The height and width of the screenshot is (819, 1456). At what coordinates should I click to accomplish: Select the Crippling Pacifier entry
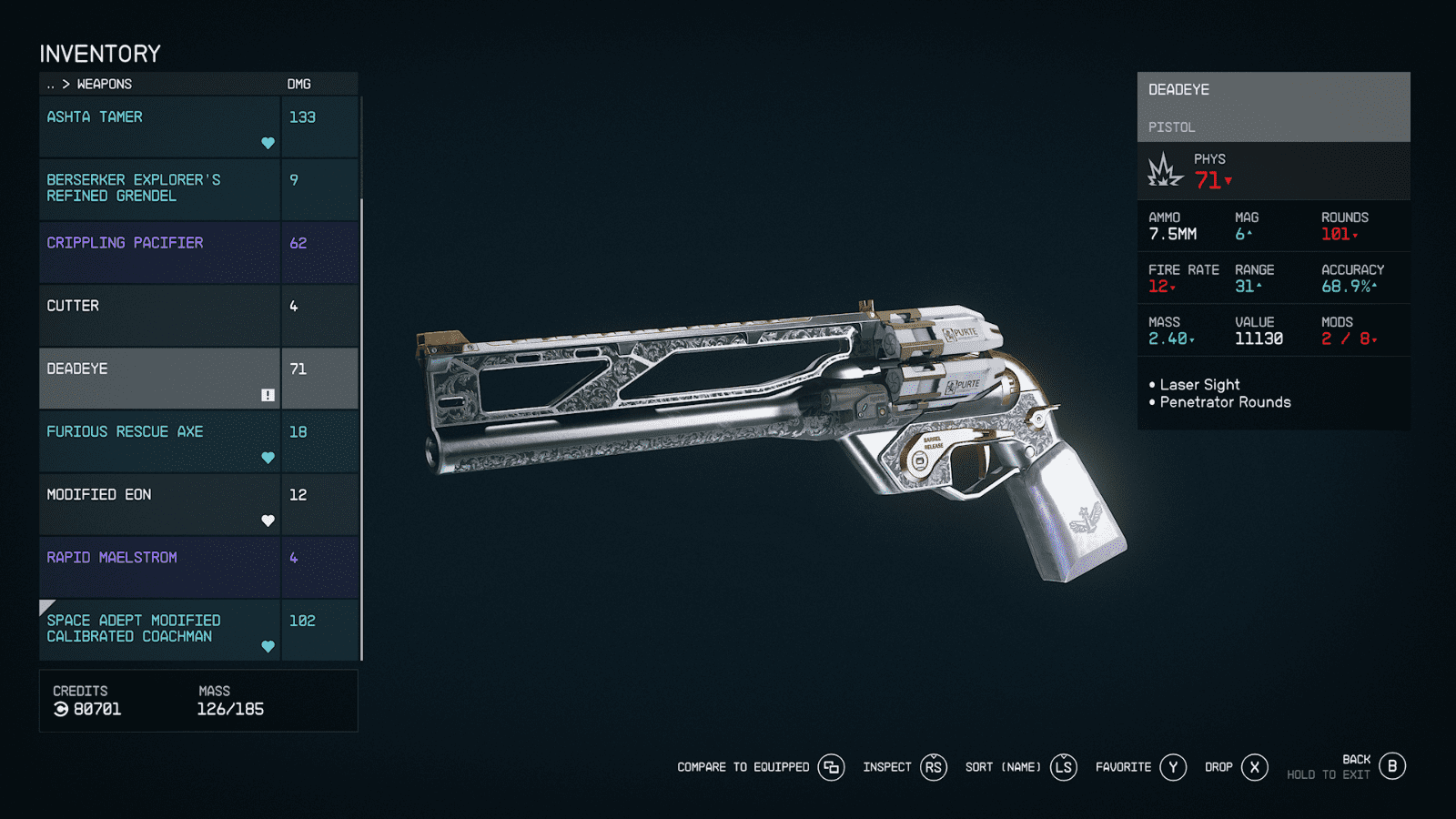(159, 252)
